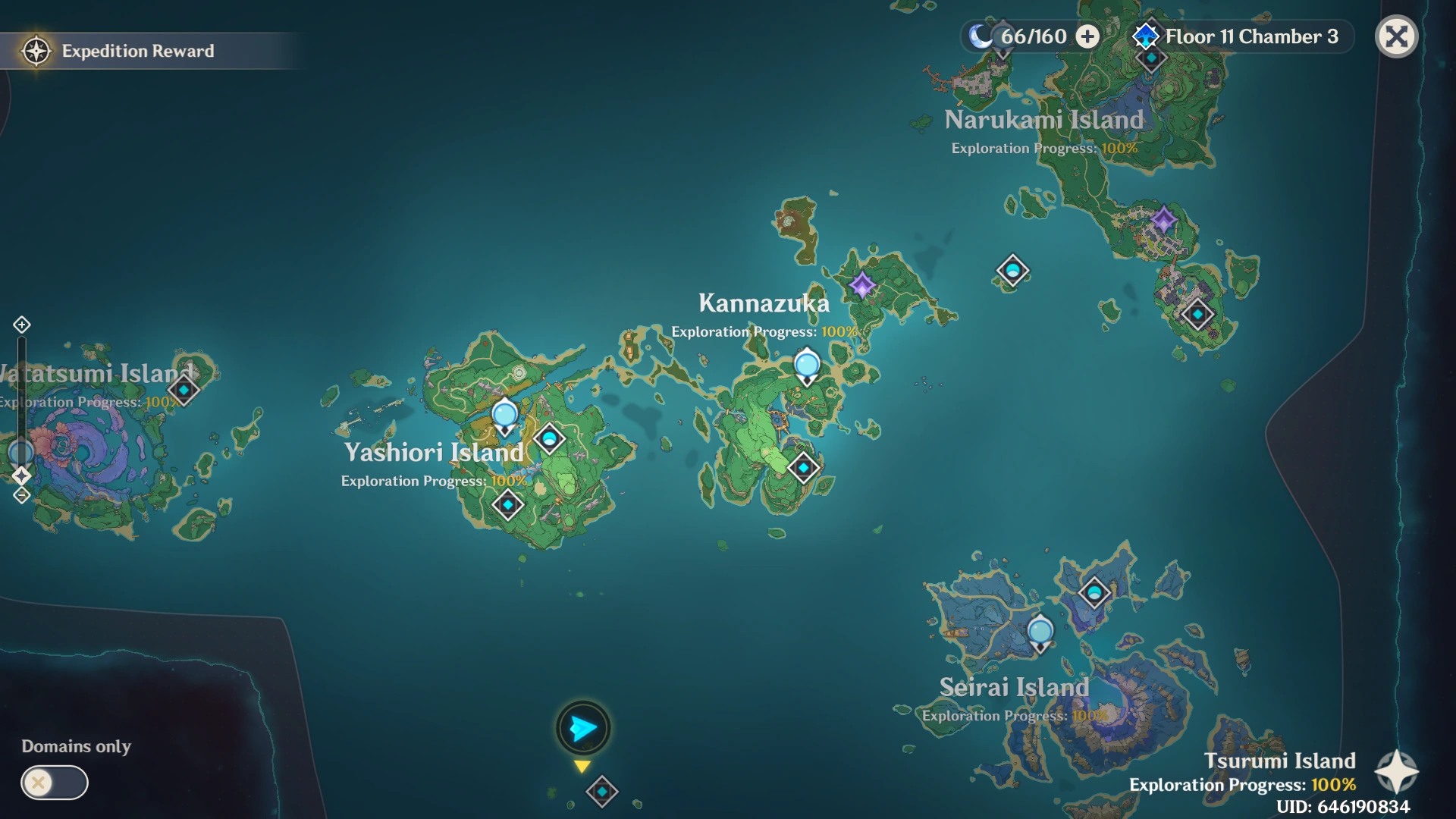Zoom out with the minus below the slider
The image size is (1456, 819).
click(x=21, y=495)
